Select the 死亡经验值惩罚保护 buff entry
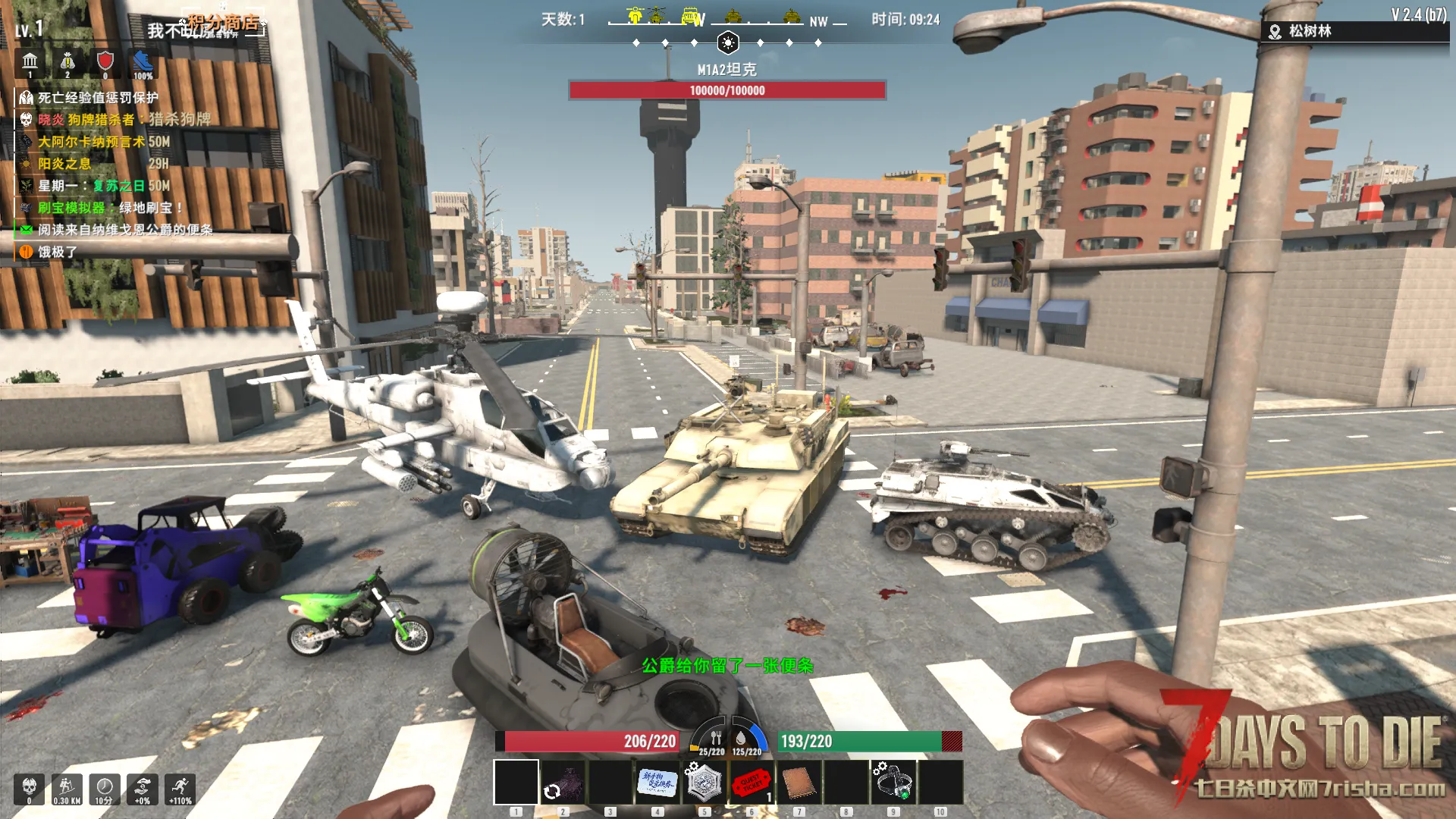 point(98,98)
